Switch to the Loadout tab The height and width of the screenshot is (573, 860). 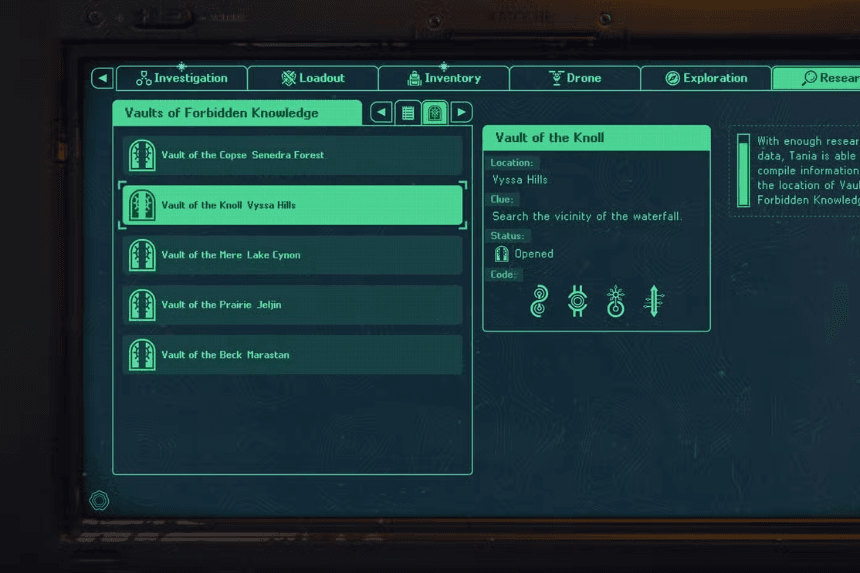click(313, 78)
